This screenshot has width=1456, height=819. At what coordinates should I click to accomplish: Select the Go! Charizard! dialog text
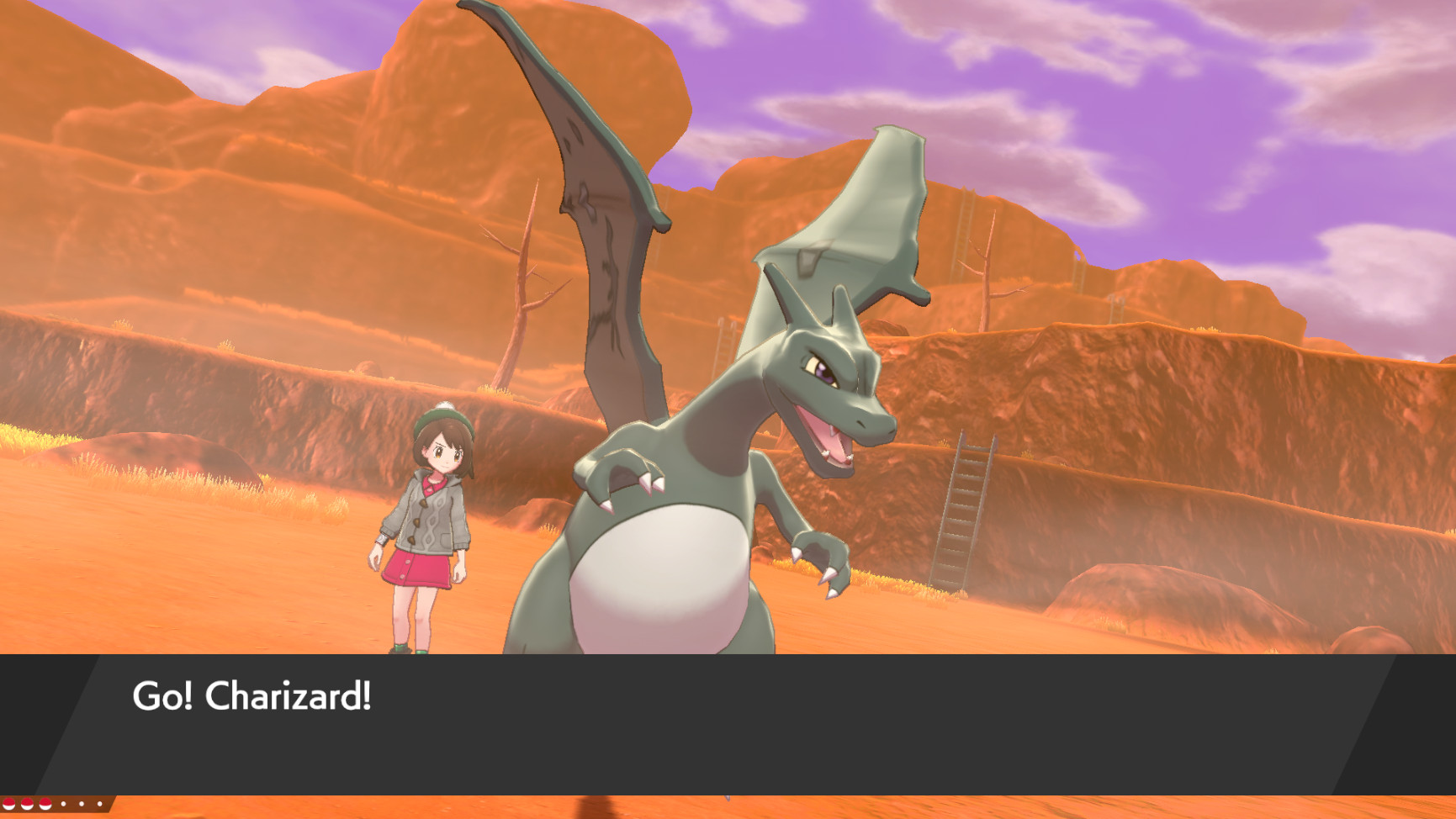(252, 696)
